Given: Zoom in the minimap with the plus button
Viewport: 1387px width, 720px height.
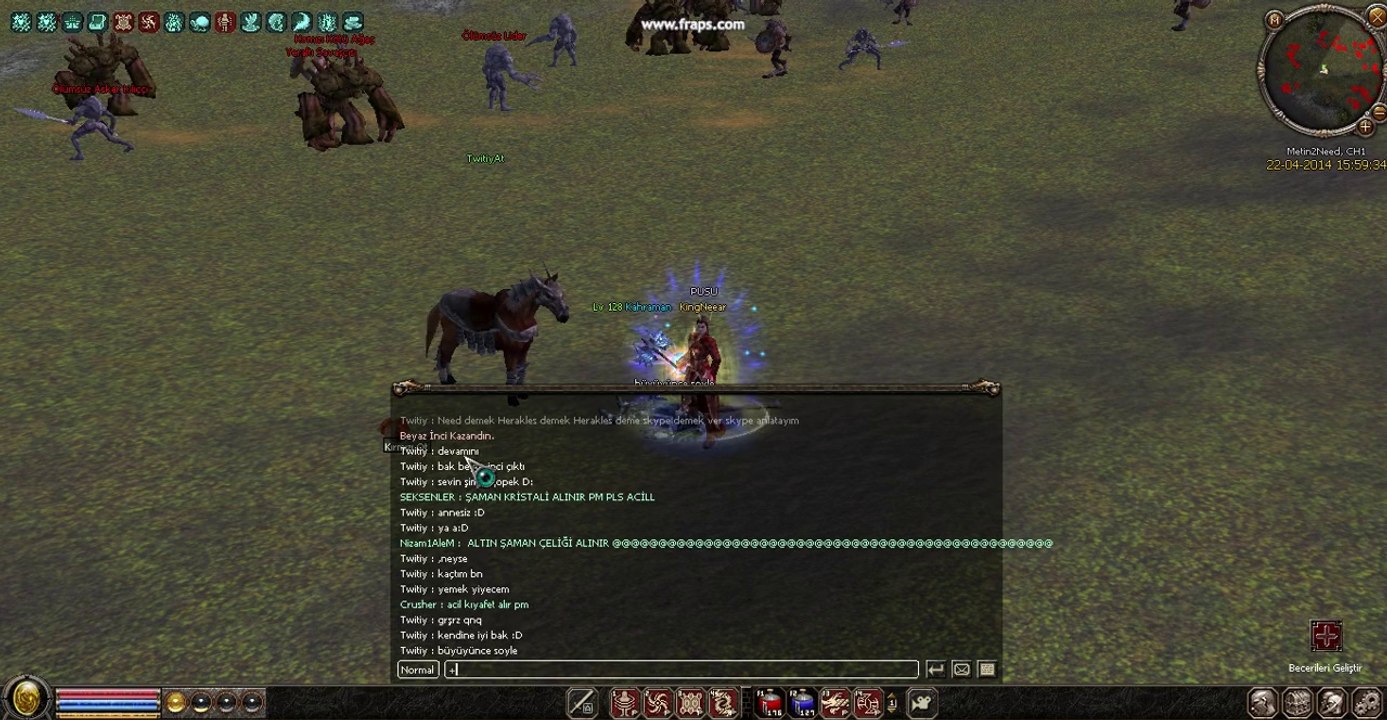Looking at the screenshot, I should [x=1365, y=127].
